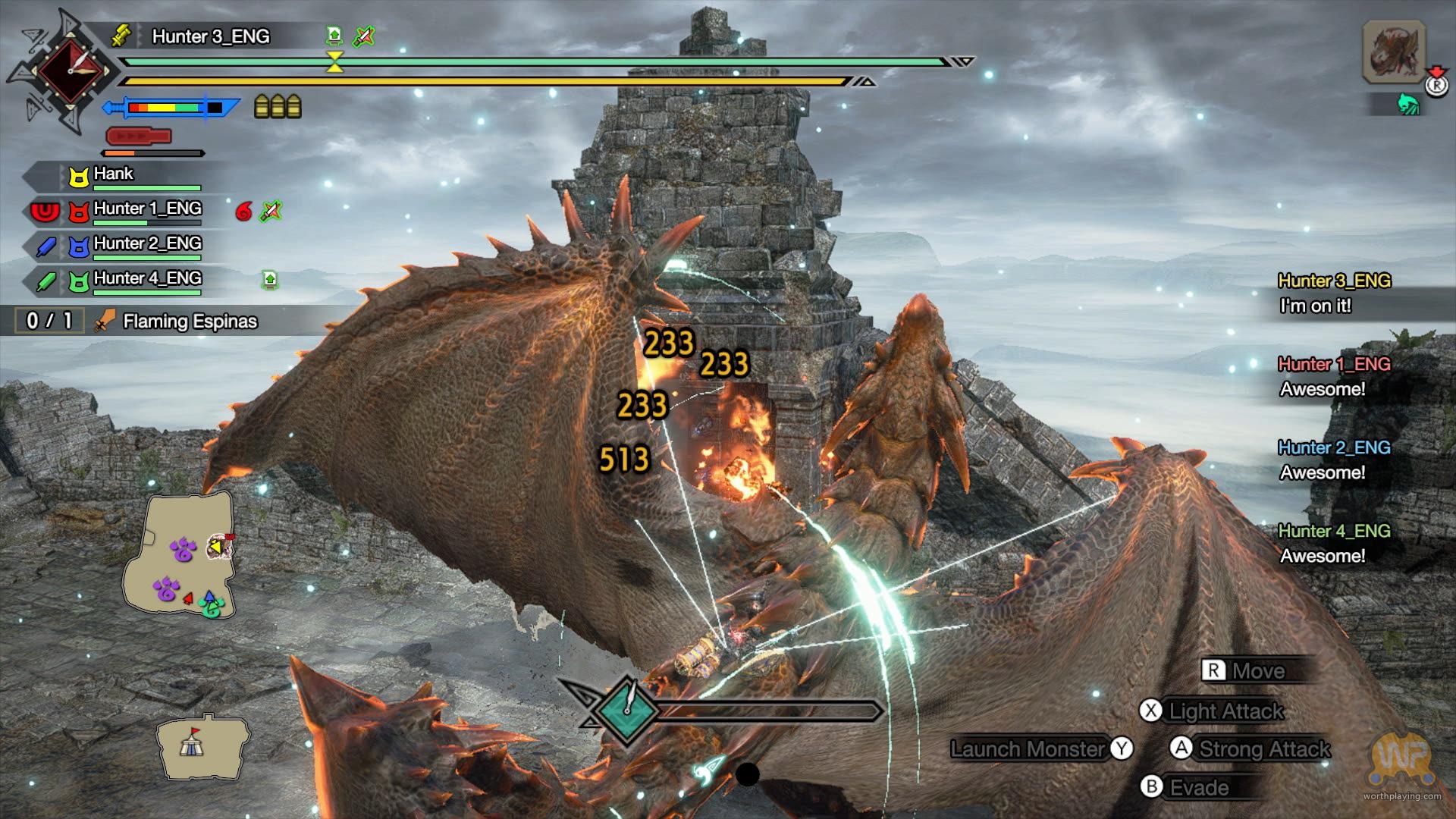Select the red wirebug gauge icon

coord(139,136)
